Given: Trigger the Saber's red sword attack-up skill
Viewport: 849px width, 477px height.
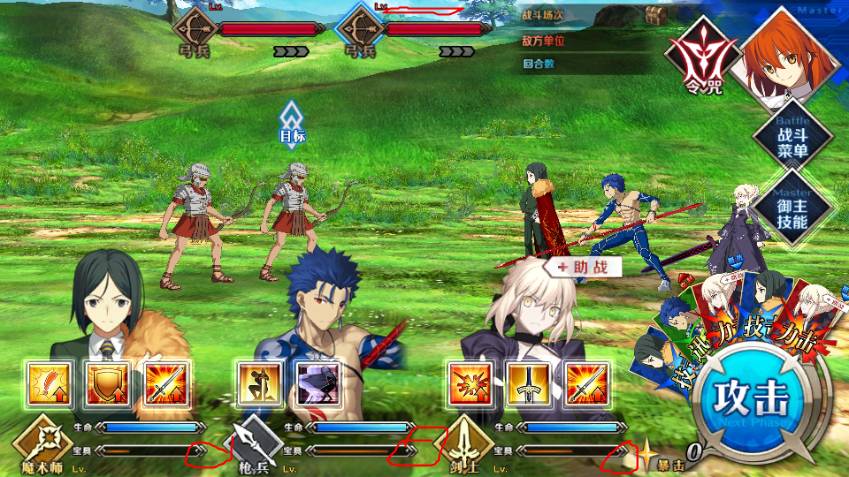Looking at the screenshot, I should coord(588,384).
